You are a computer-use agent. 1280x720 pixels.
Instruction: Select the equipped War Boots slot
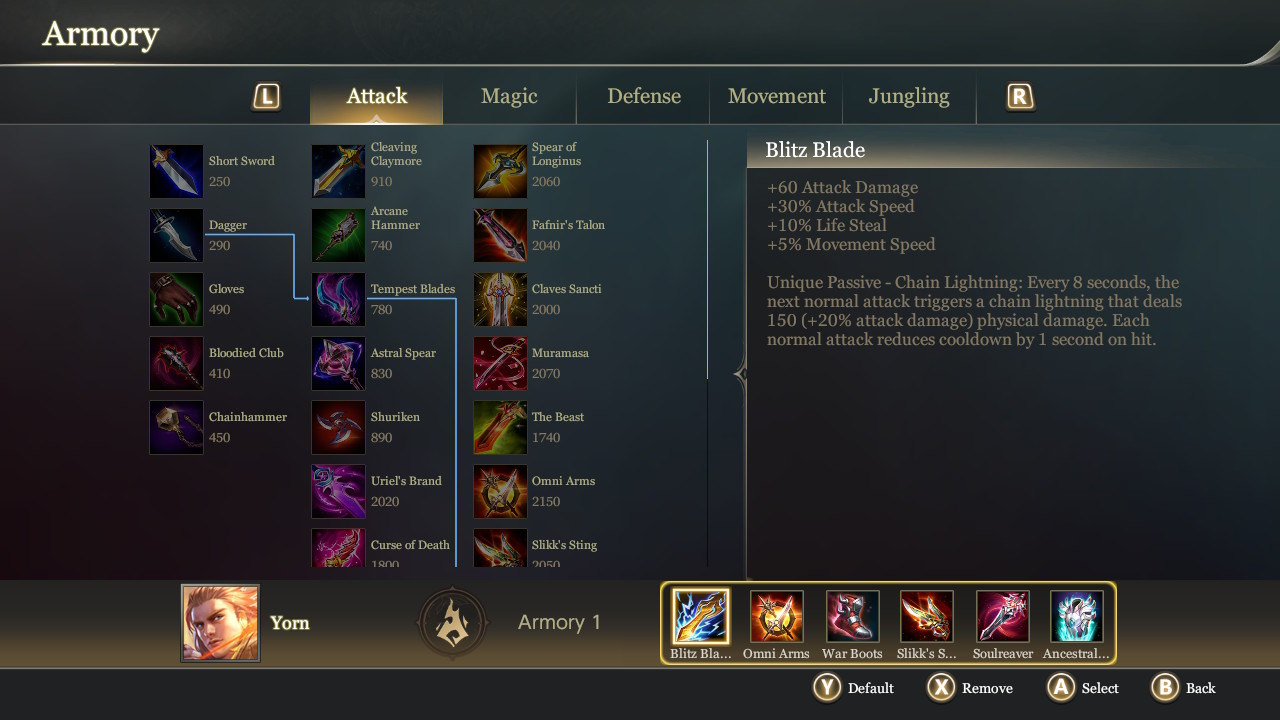852,616
